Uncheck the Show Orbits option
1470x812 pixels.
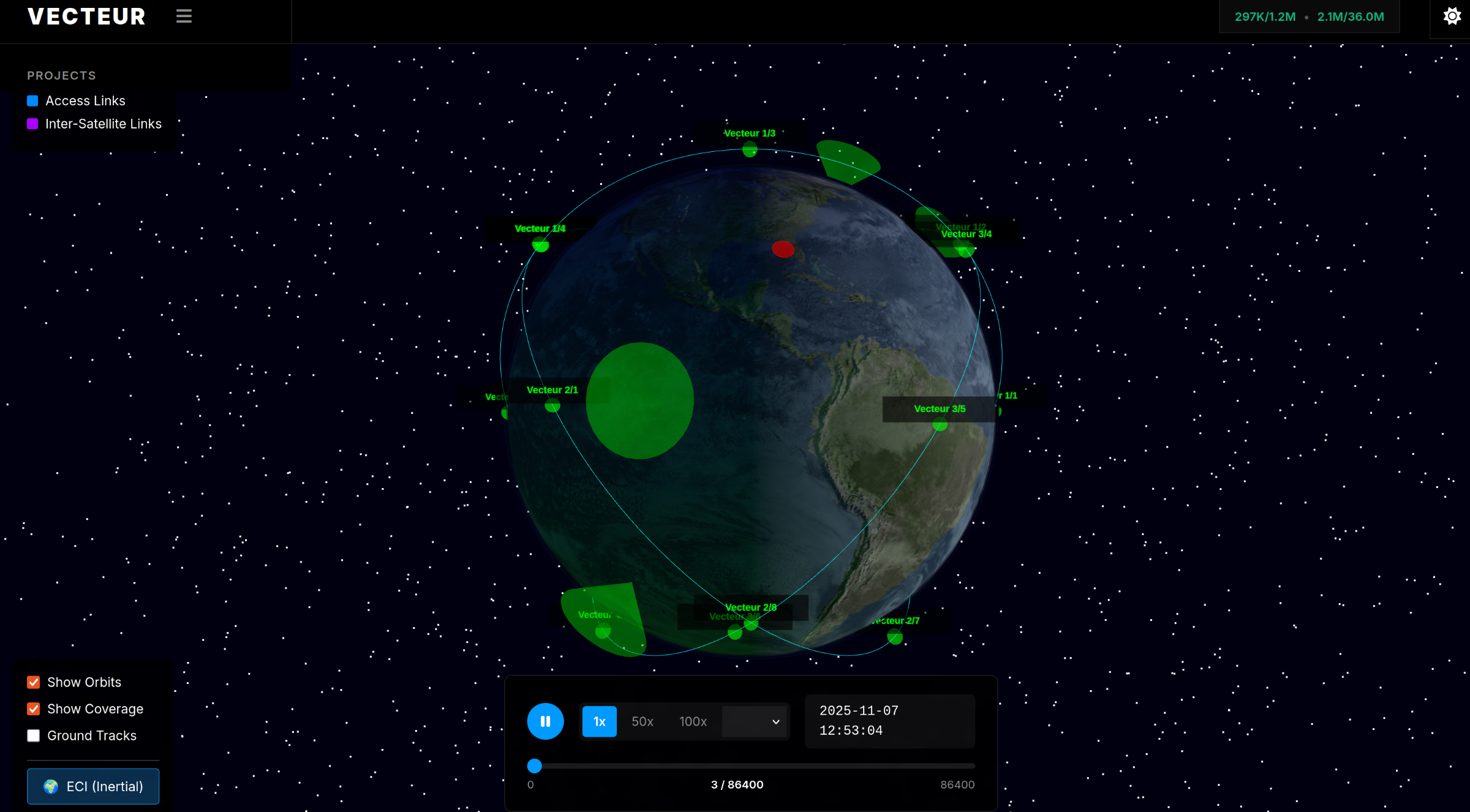point(33,682)
